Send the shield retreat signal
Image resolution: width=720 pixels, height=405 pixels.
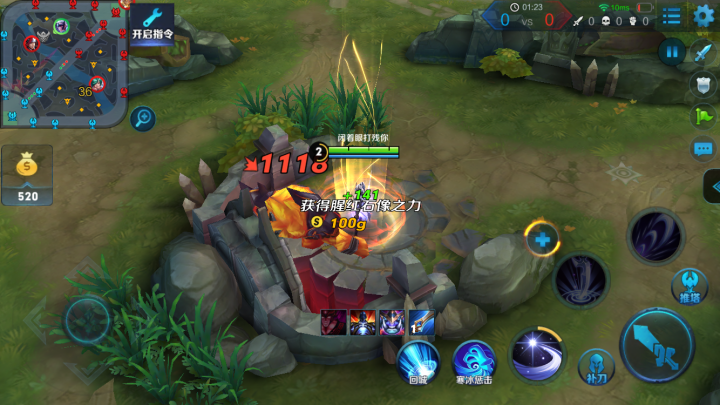(704, 85)
